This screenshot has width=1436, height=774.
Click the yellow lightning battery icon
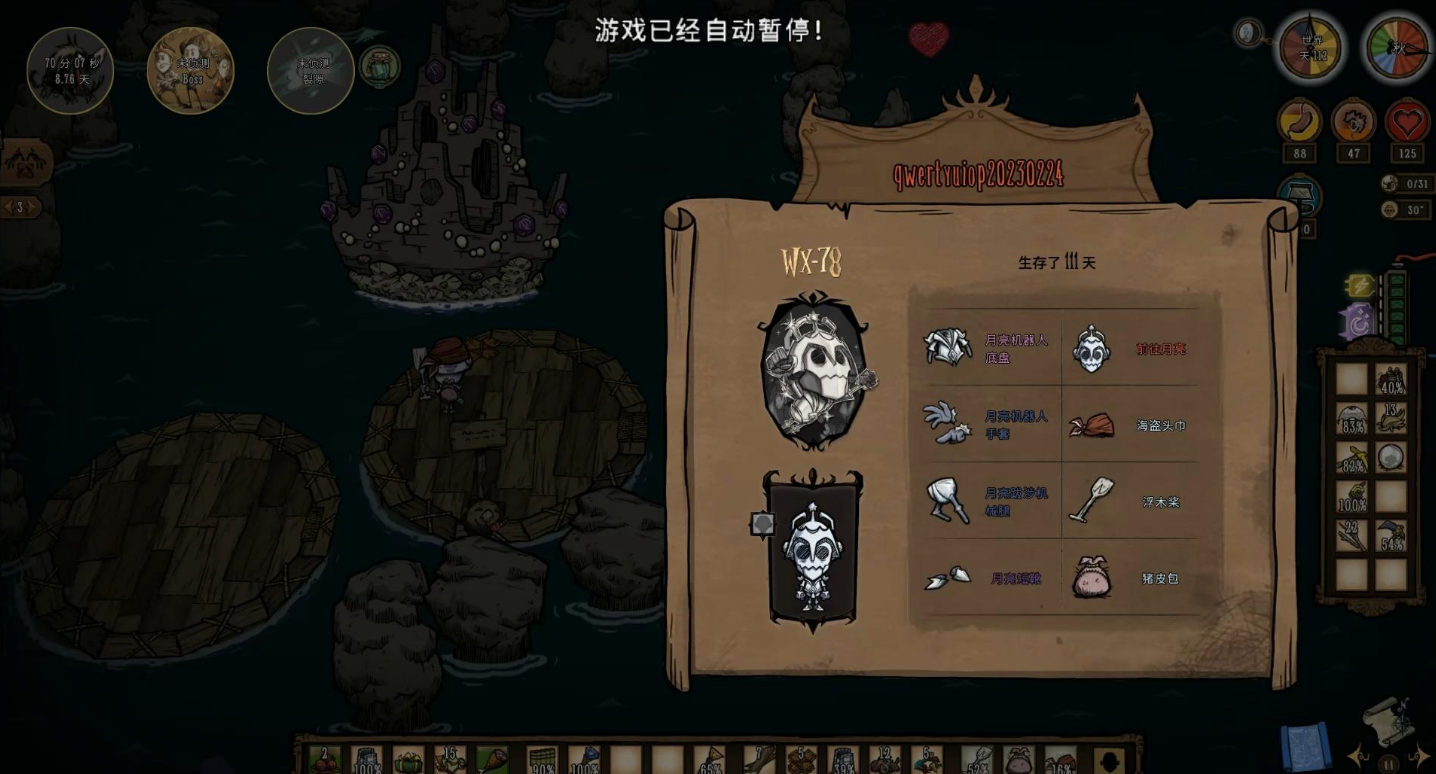[x=1360, y=286]
